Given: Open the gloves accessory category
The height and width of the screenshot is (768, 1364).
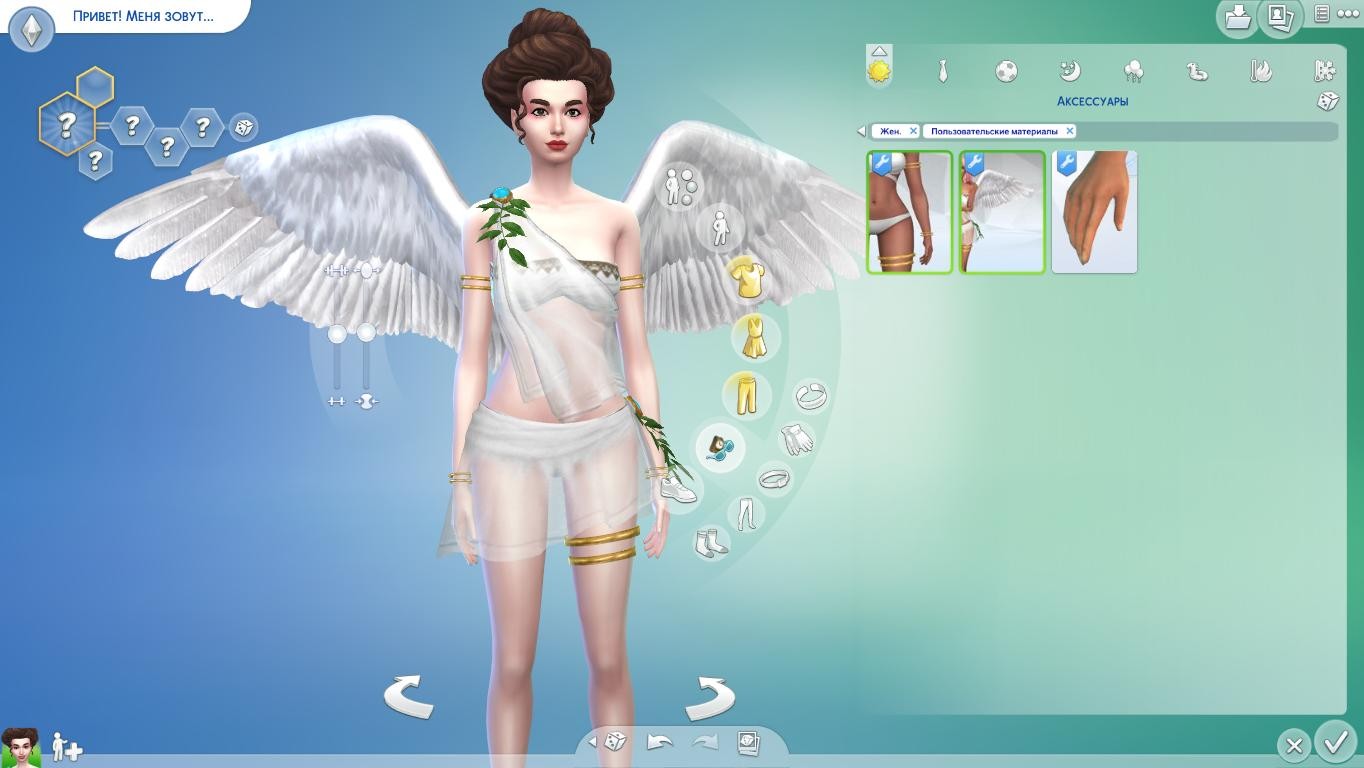Looking at the screenshot, I should (797, 438).
